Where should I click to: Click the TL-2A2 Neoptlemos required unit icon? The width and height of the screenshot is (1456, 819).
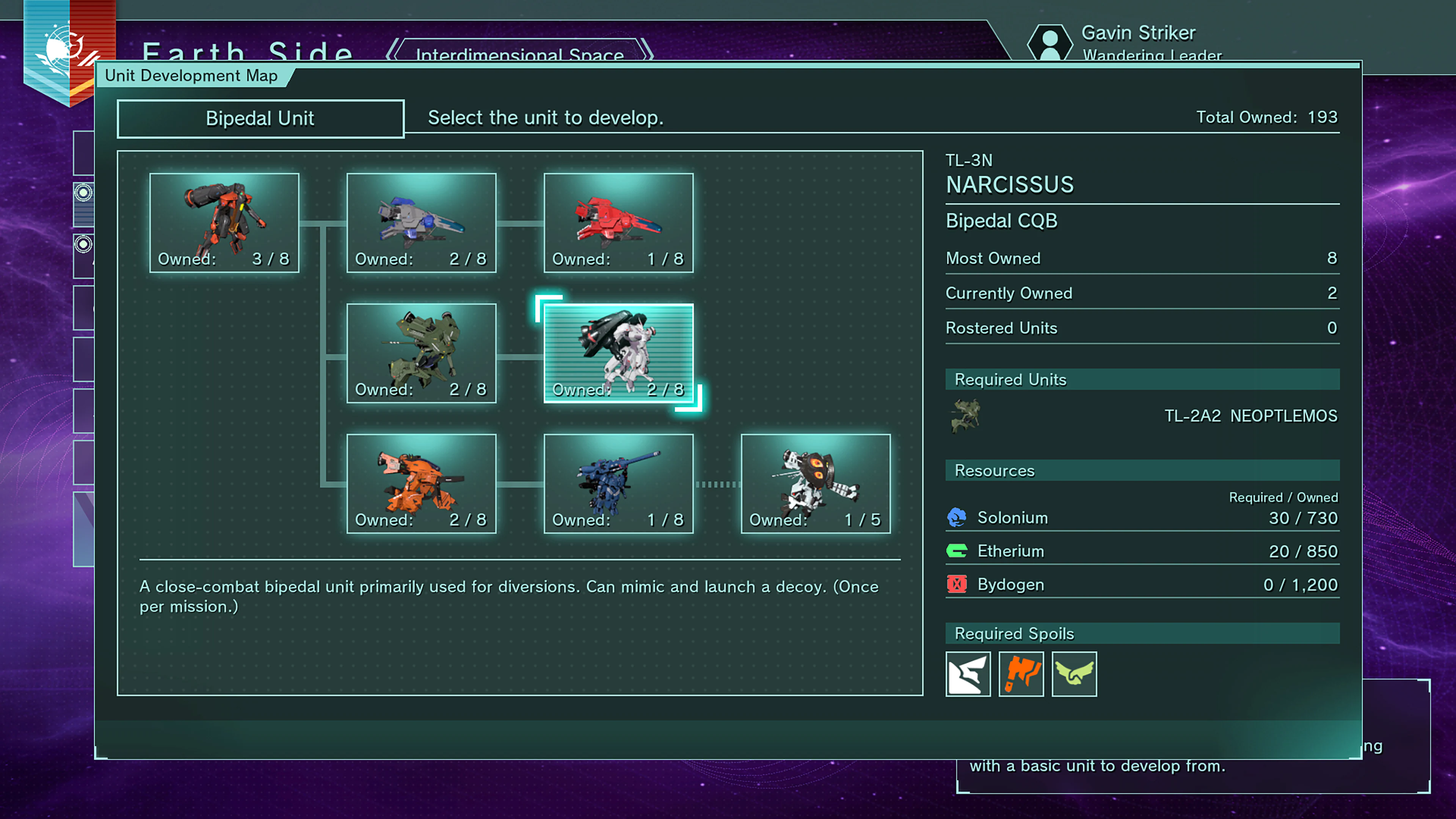pyautogui.click(x=966, y=416)
